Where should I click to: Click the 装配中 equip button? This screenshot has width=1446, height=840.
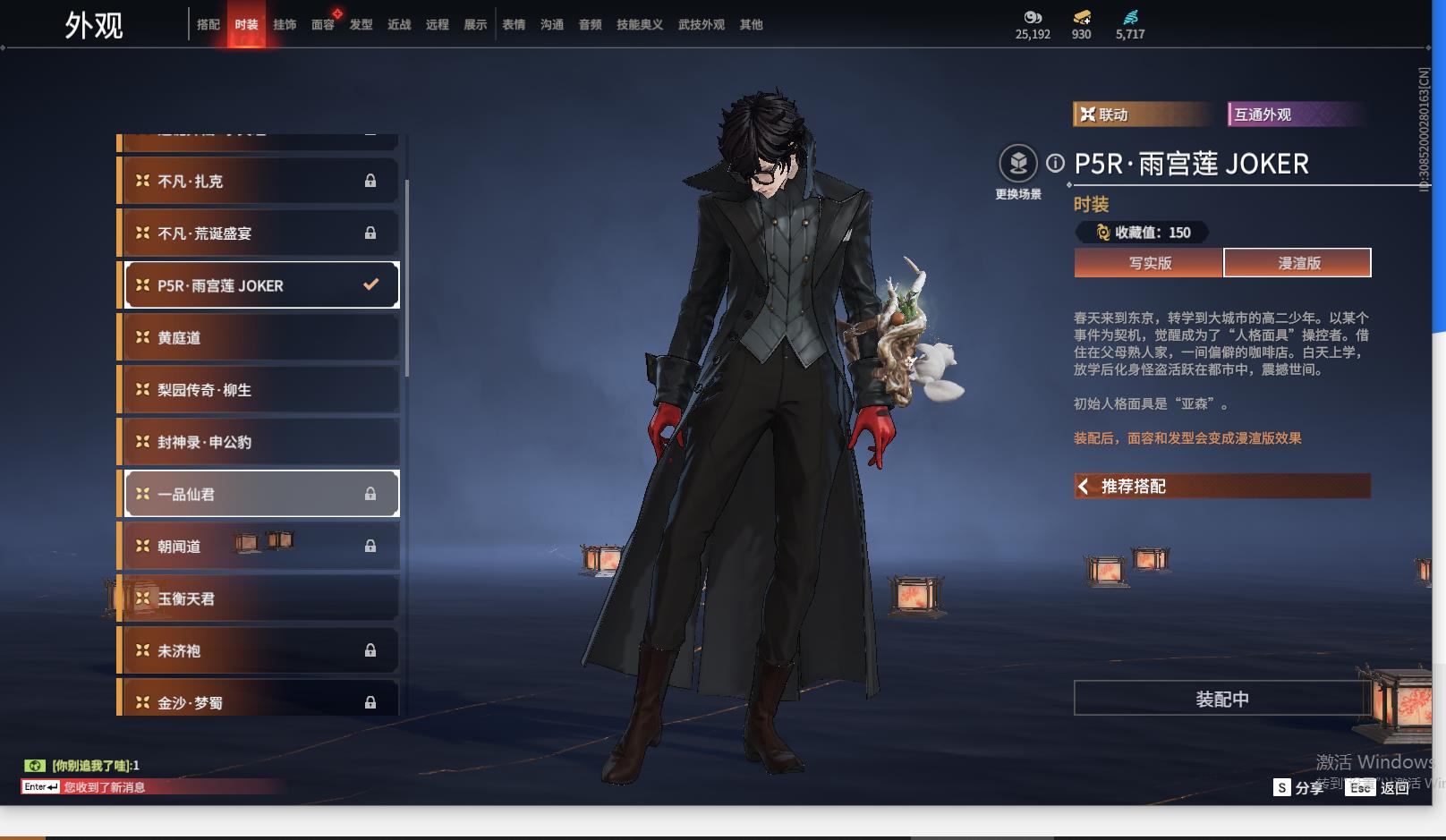click(1221, 699)
